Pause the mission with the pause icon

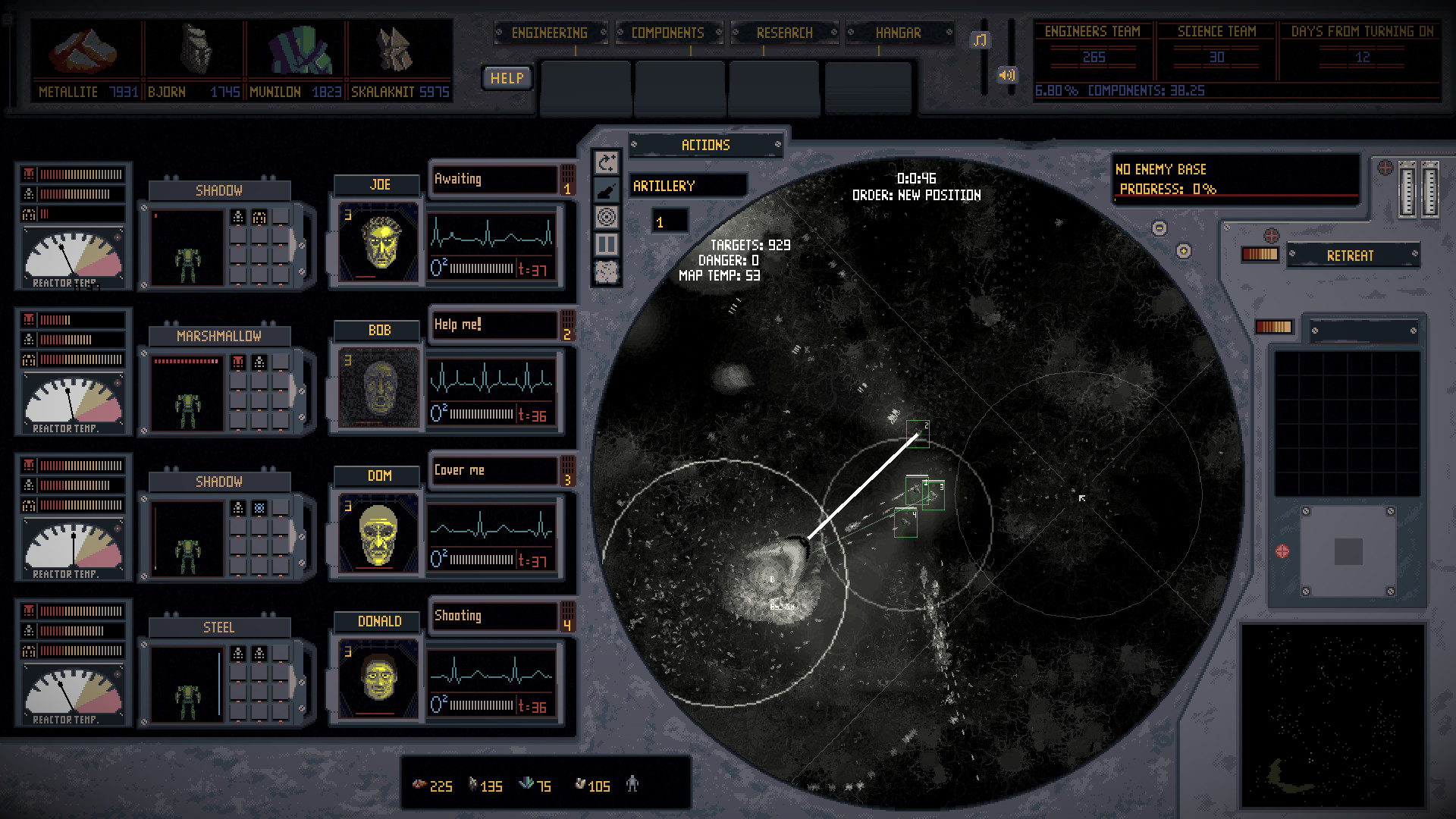coord(607,244)
